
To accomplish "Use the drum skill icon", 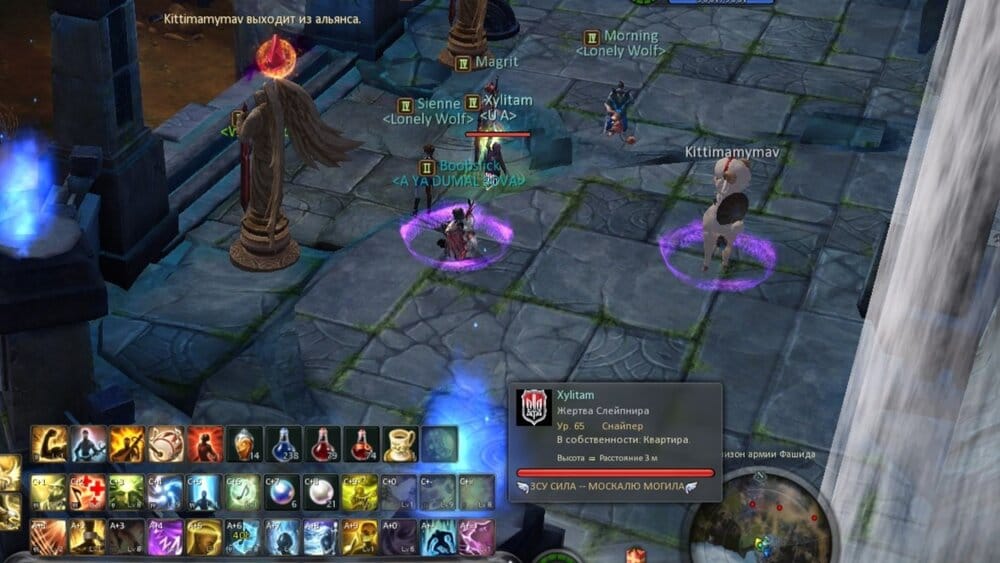I will pos(166,443).
